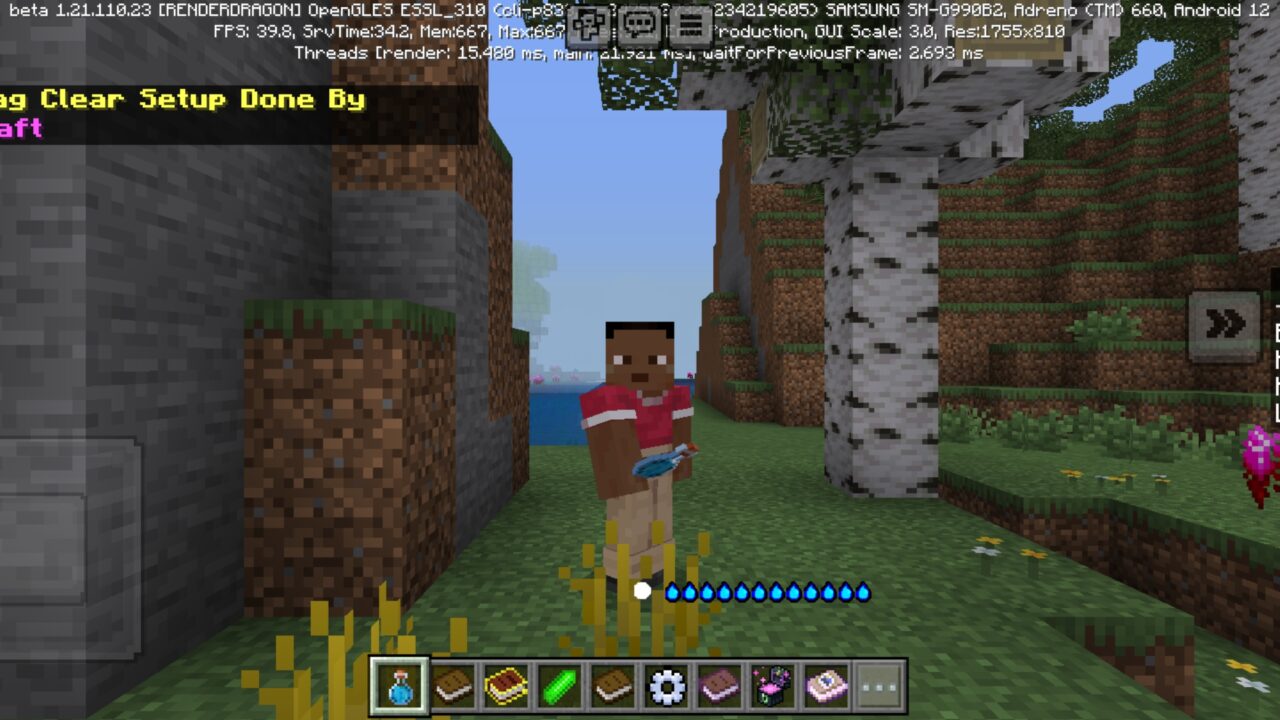The image size is (1280, 720).
Task: Select the water bottle in hotbar slot one
Action: pyautogui.click(x=400, y=687)
